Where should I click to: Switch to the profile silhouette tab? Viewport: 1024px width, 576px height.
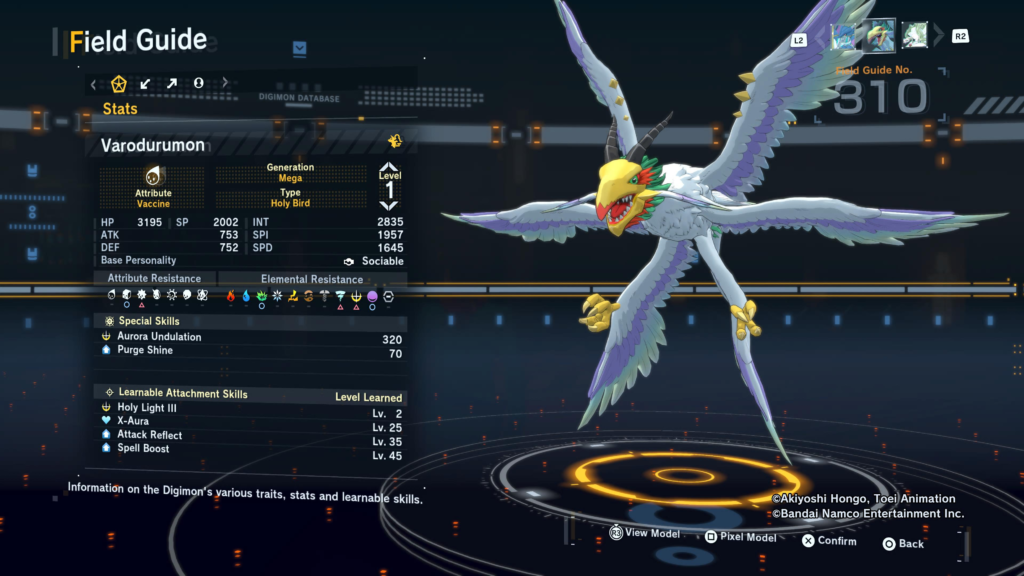(x=198, y=83)
